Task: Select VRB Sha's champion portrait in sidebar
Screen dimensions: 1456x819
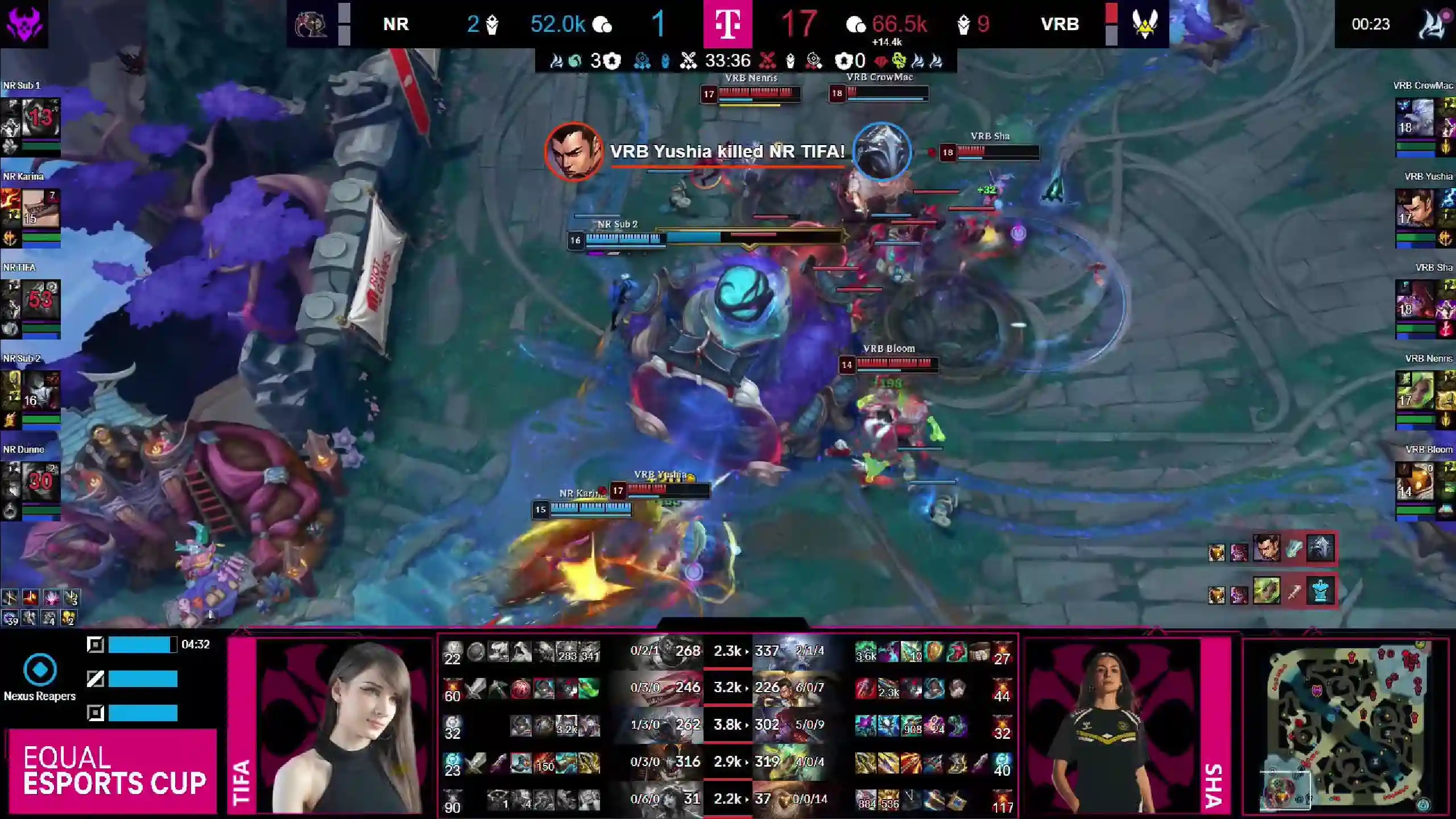Action: 1414,300
